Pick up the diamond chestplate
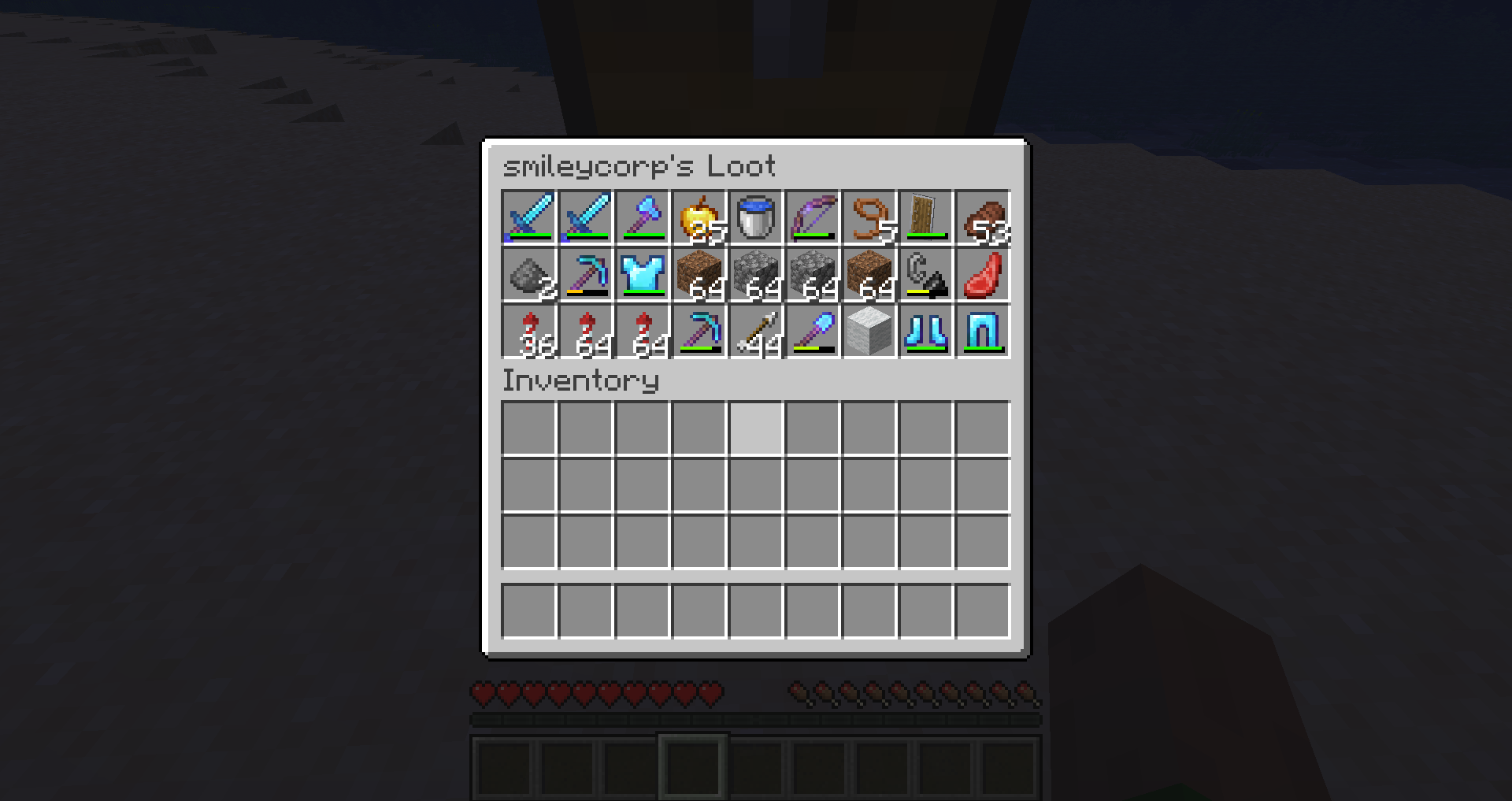The width and height of the screenshot is (1512, 801). pyautogui.click(x=643, y=277)
